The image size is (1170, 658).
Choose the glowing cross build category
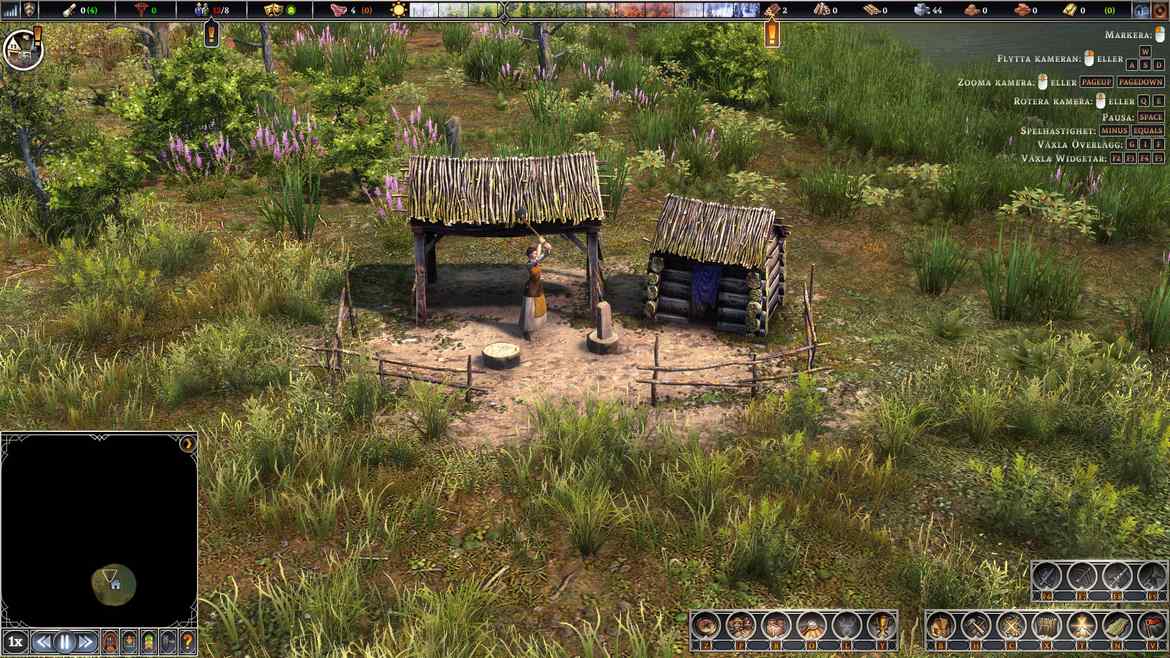[x=1081, y=626]
